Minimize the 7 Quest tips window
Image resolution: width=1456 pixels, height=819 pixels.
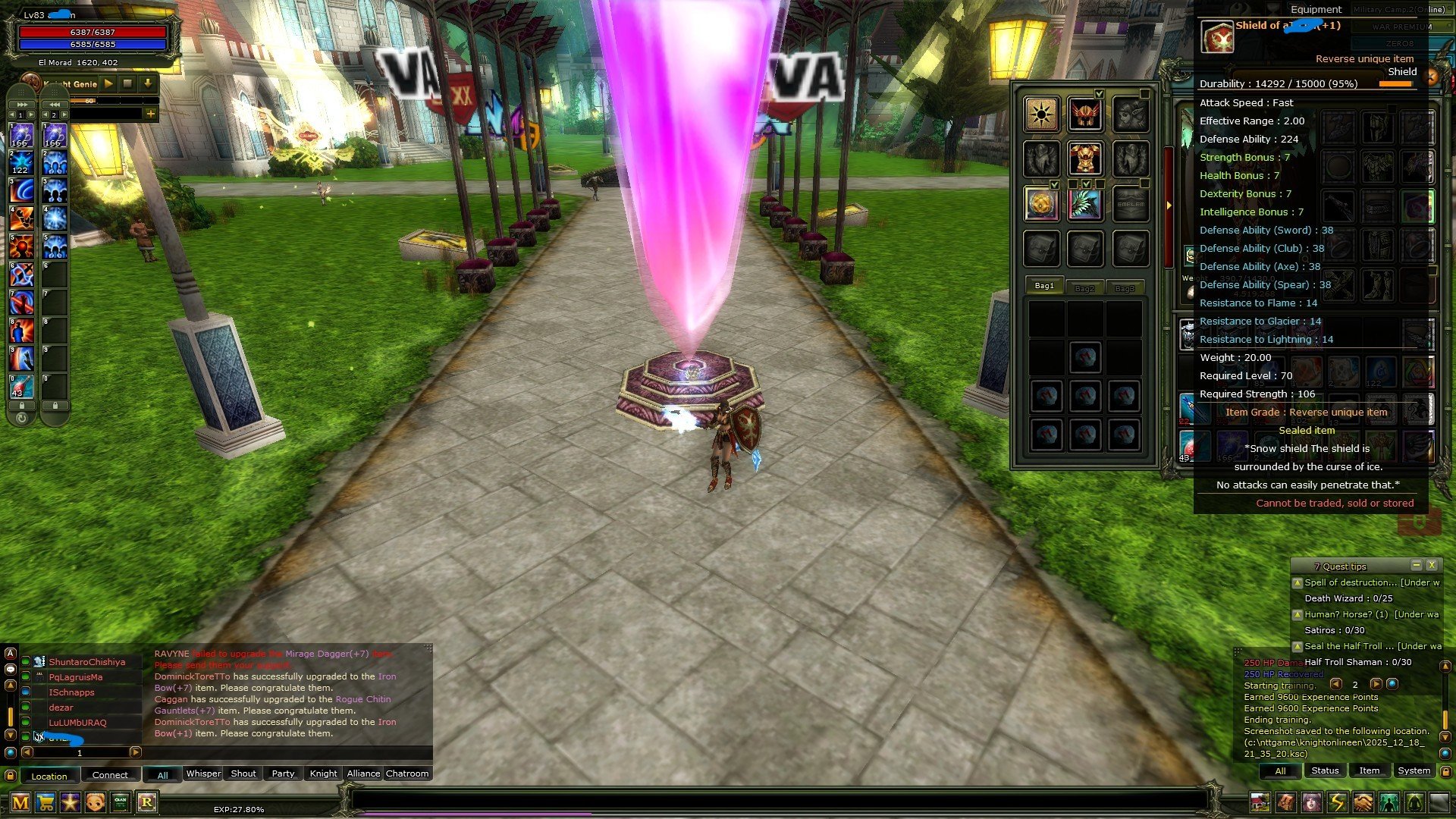[1415, 565]
